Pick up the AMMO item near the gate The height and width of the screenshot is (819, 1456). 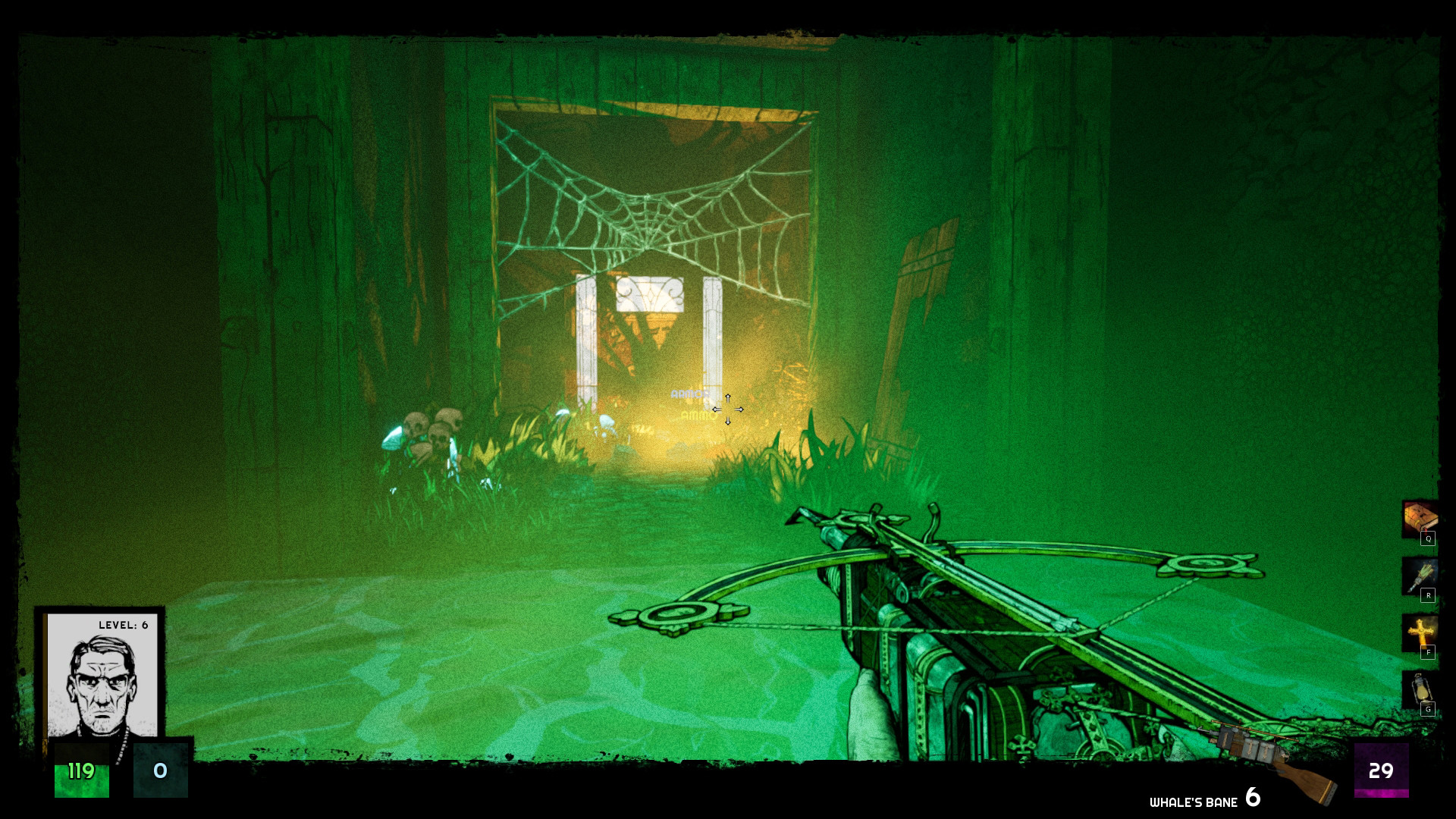695,416
